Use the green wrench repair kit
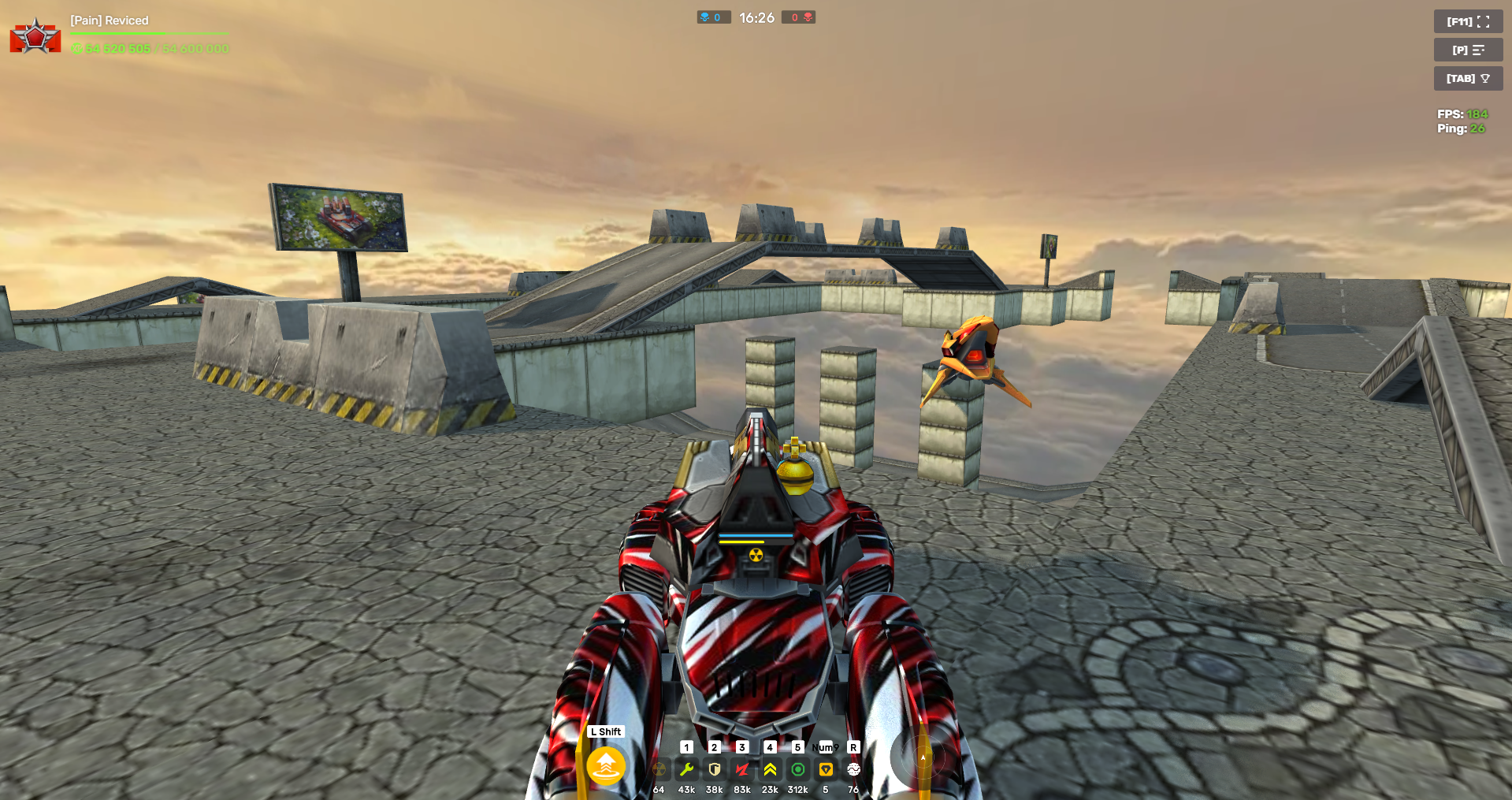 click(686, 769)
